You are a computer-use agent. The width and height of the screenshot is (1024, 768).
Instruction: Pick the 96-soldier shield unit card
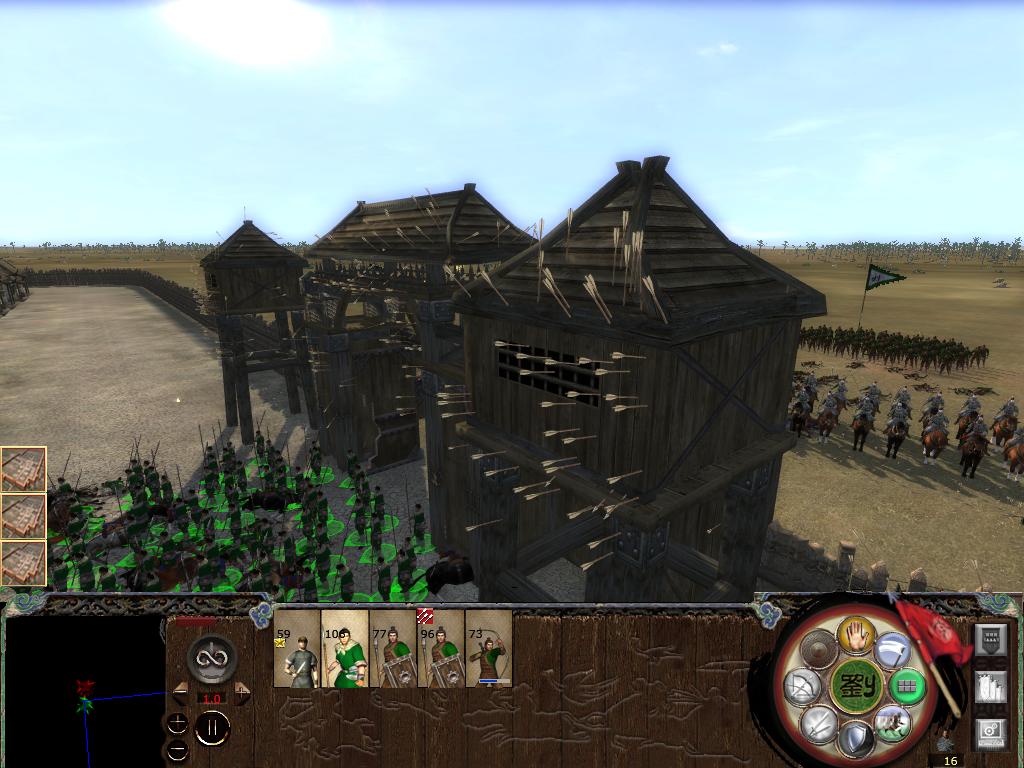point(441,649)
